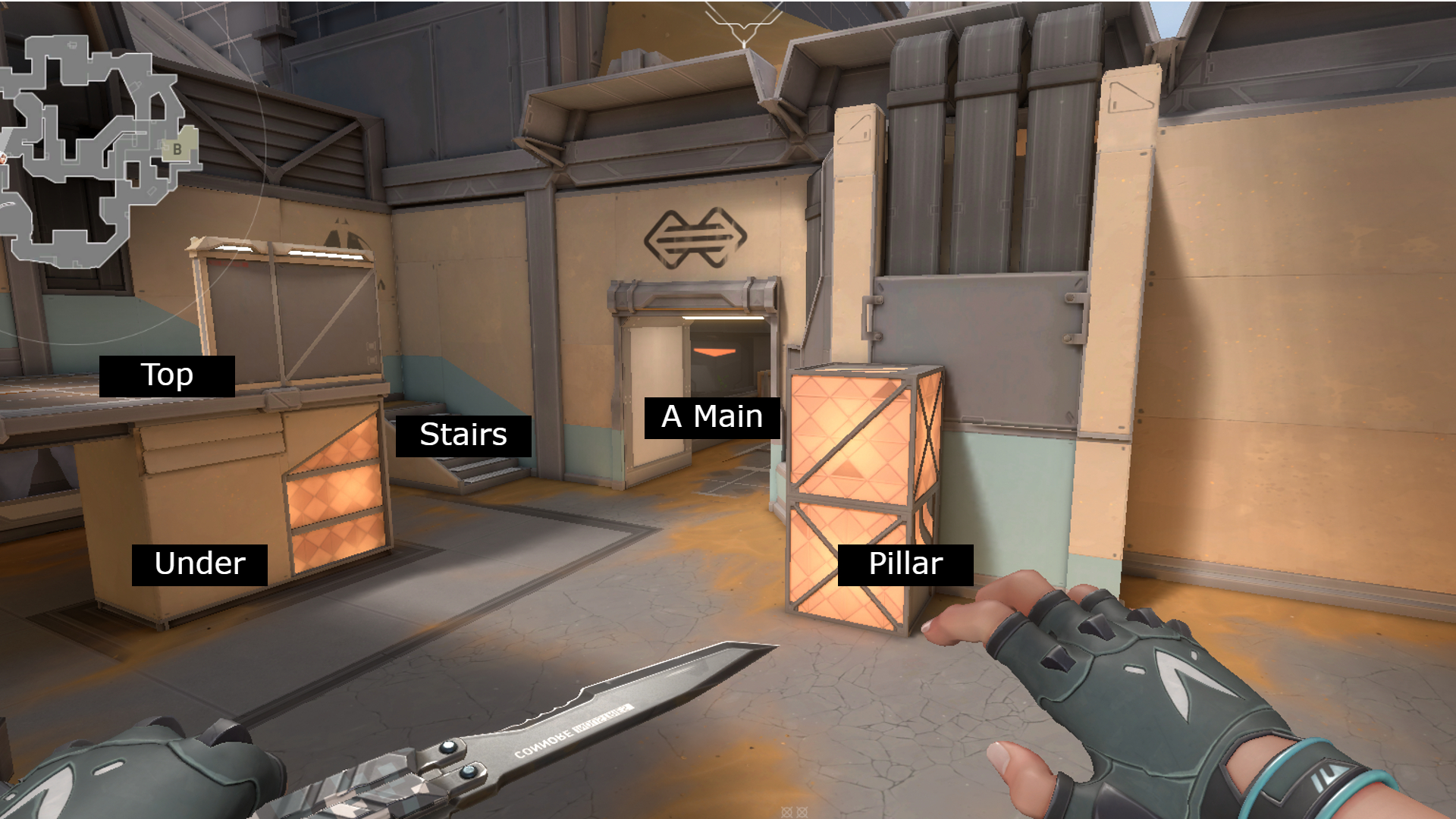Select the A Main callout label

coord(711,416)
